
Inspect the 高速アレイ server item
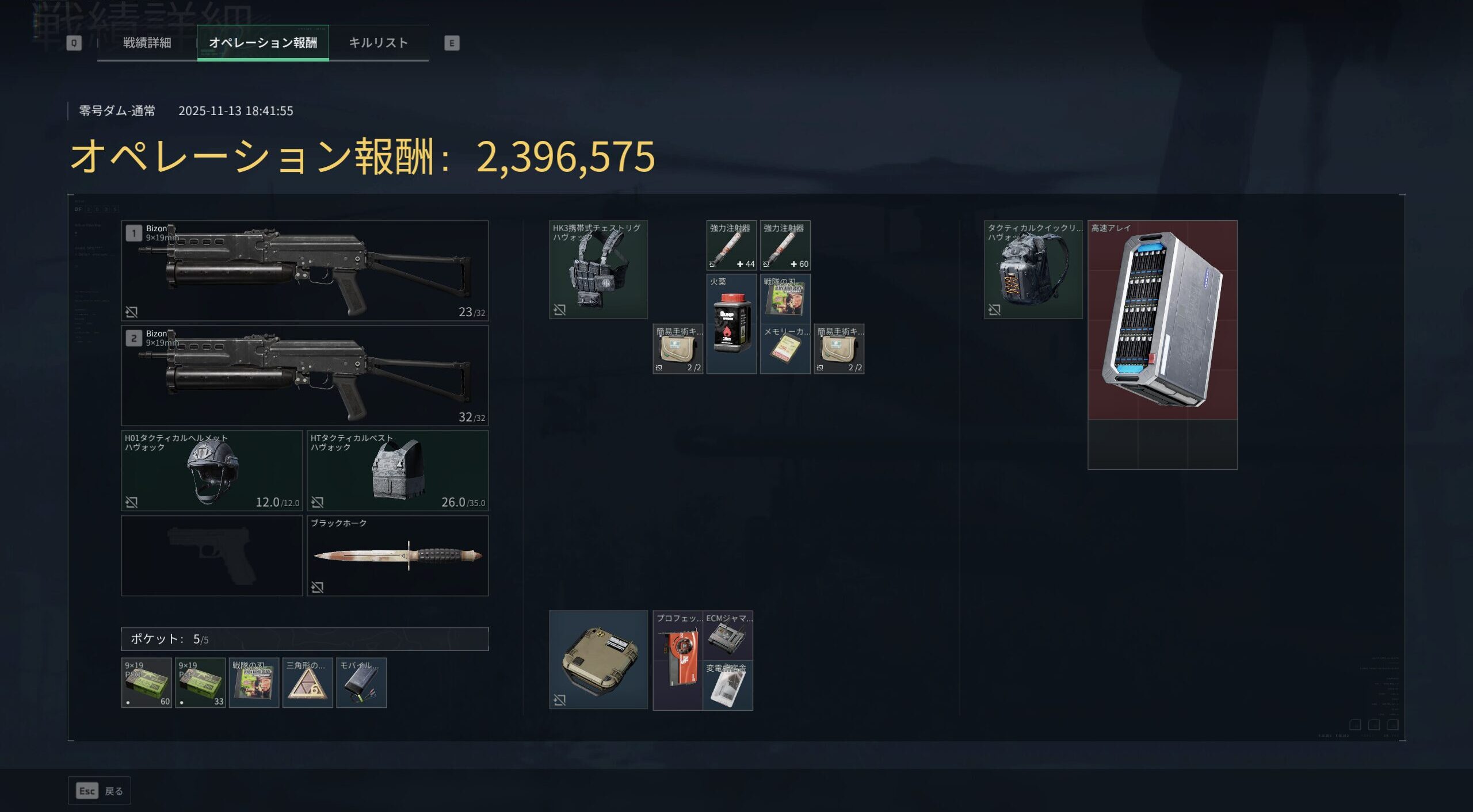(x=1162, y=320)
